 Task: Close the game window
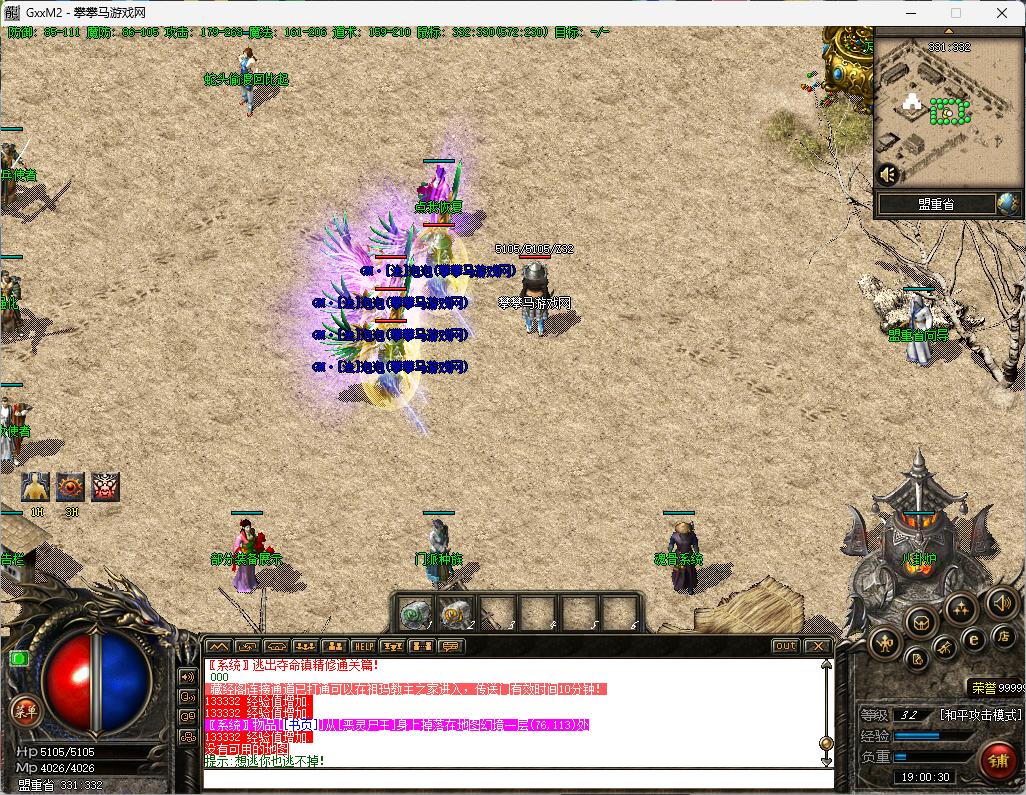tap(1003, 13)
